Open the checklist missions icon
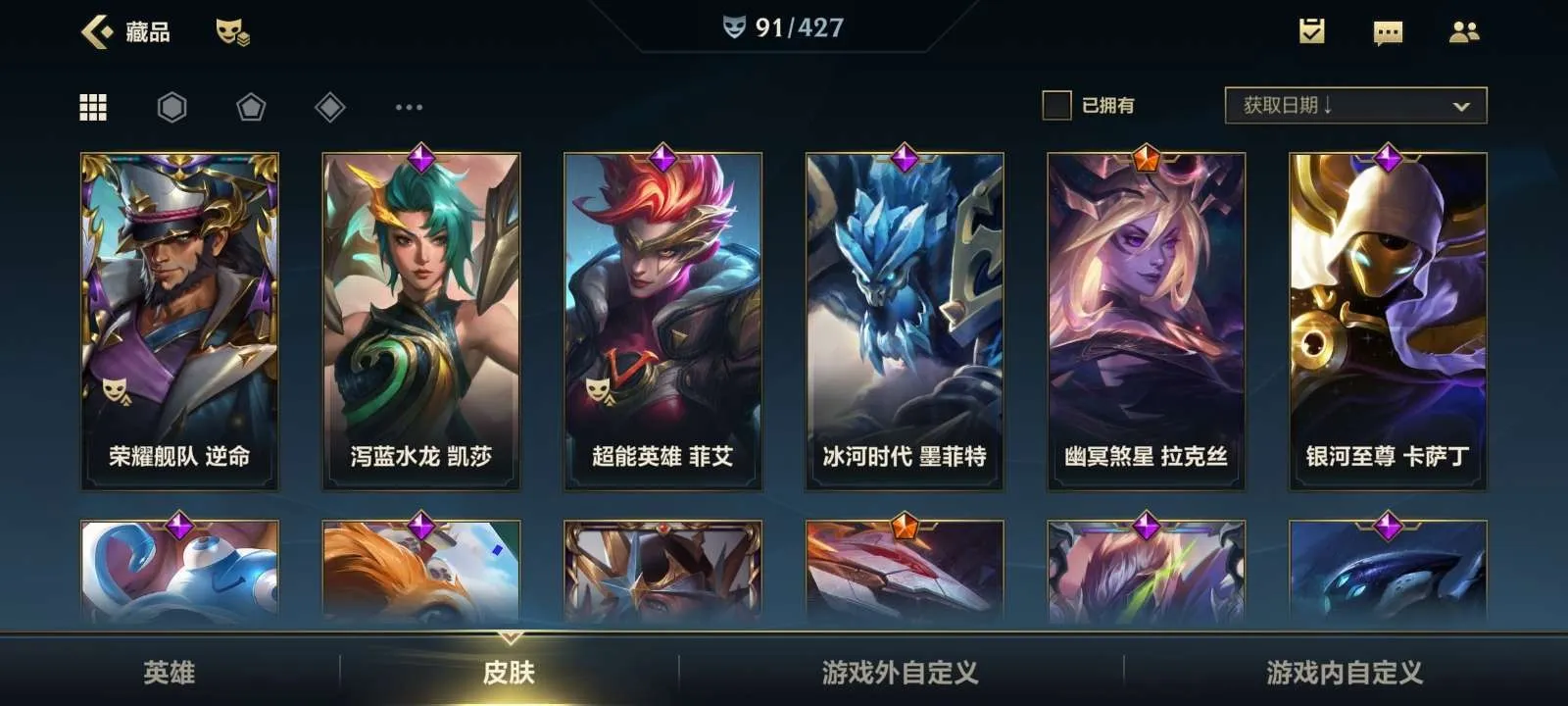 (1311, 32)
